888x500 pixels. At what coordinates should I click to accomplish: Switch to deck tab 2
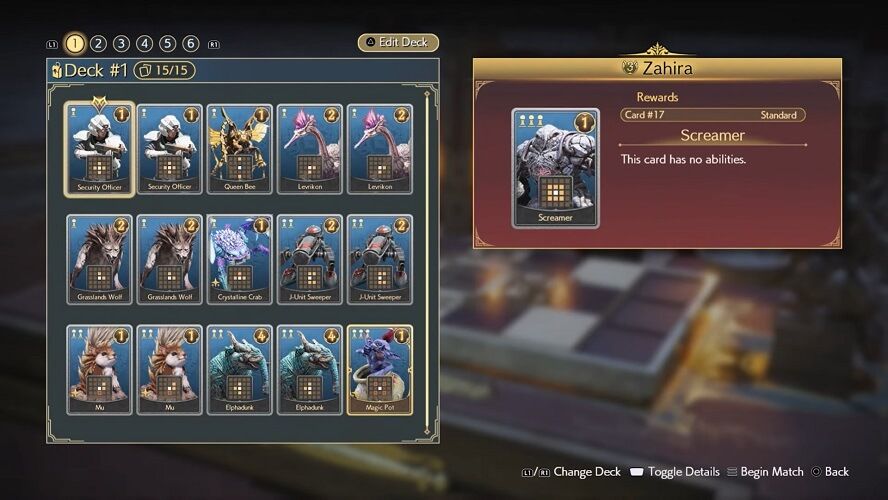[98, 43]
